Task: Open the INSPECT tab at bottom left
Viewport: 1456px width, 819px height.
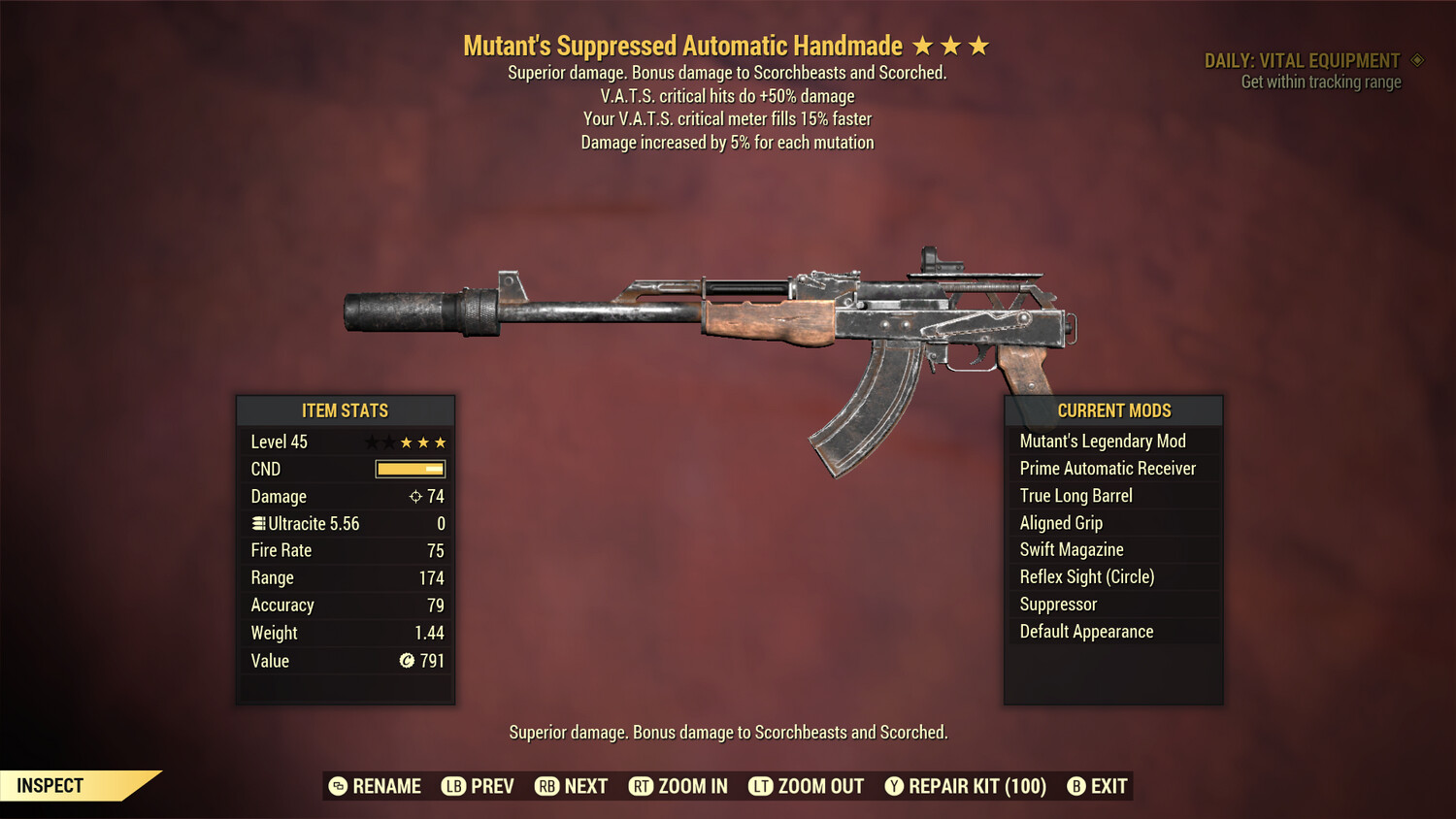Action: click(x=50, y=785)
